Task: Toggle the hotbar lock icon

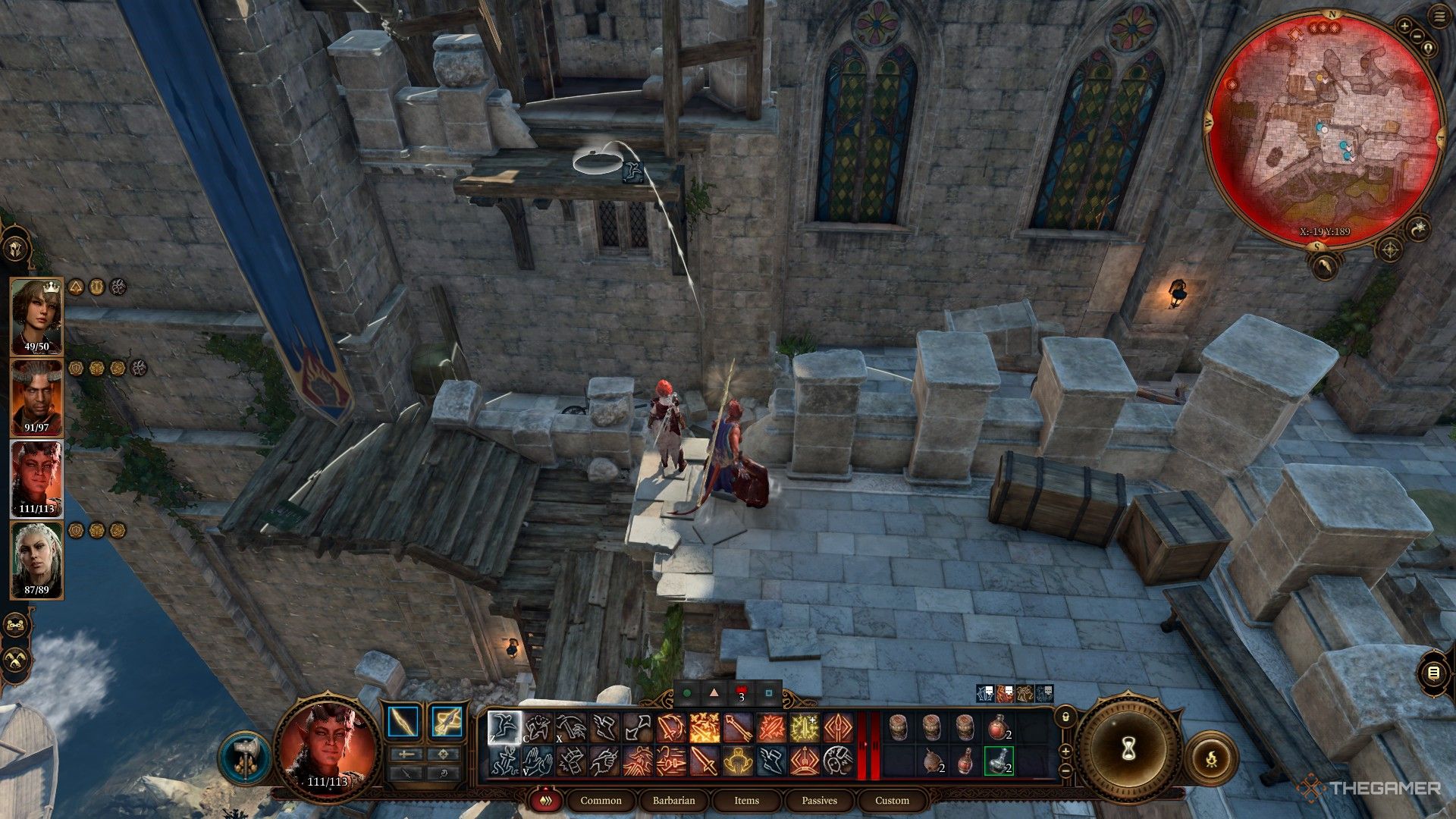Action: click(x=1065, y=717)
